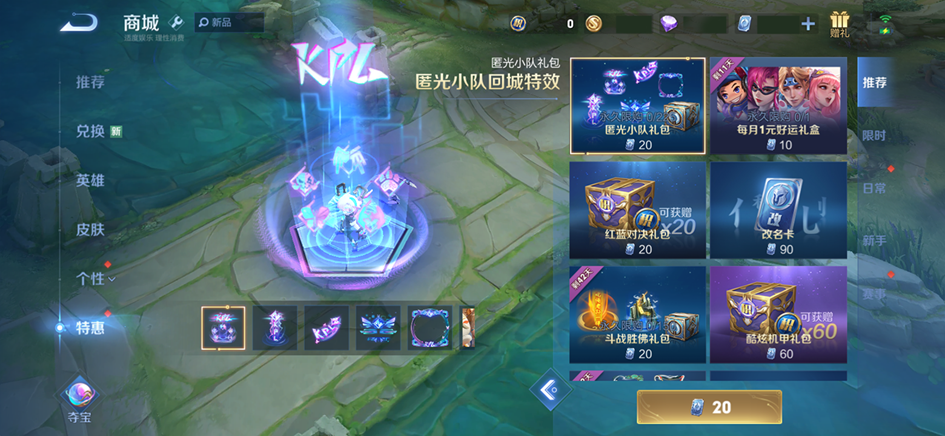945x436 pixels.
Task: Select the 酷炫机甲礼包 chest
Action: pyautogui.click(x=777, y=313)
